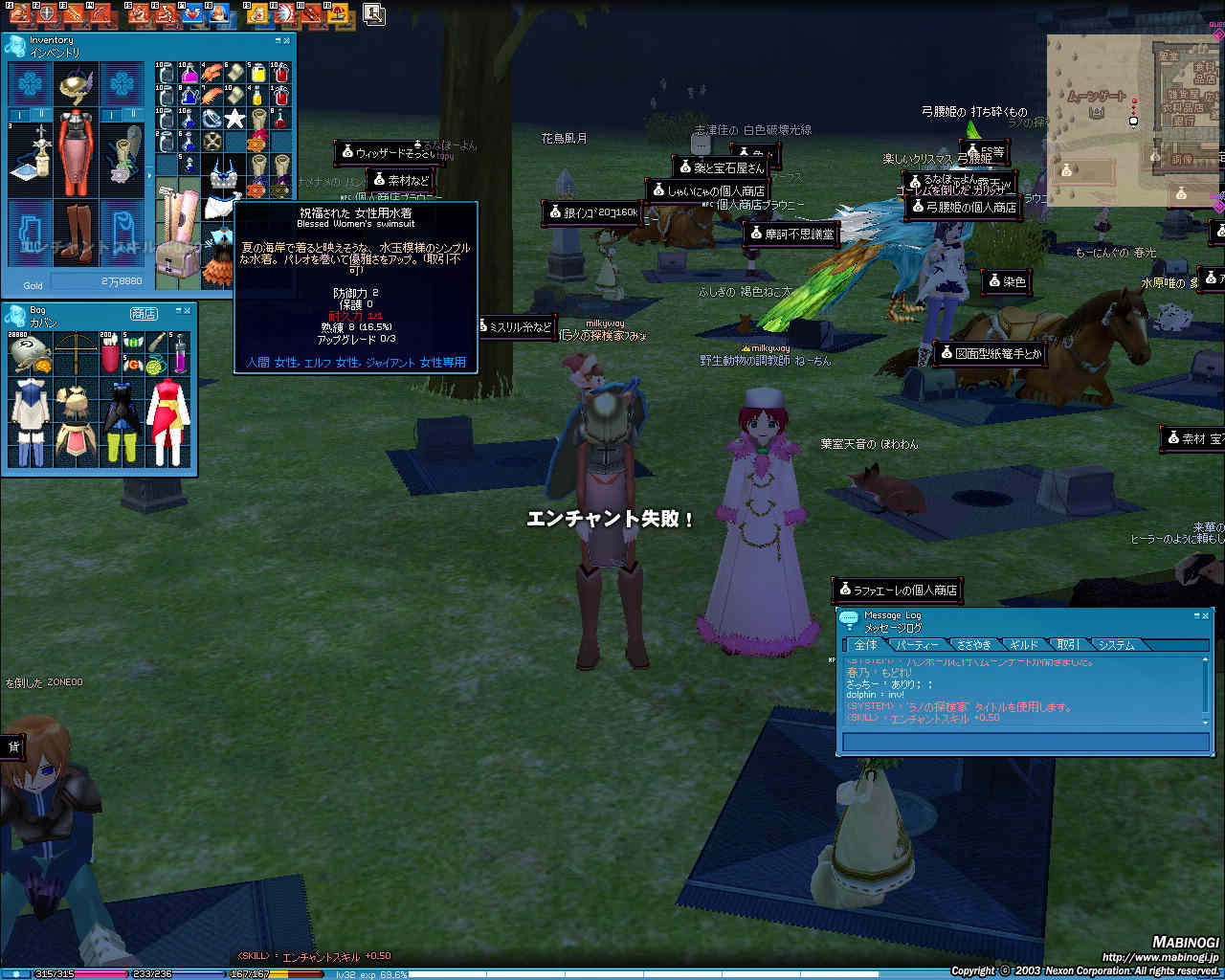Screen dimensions: 1225x980
Task: Switch to the ささやき whisper tab
Action: point(973,645)
